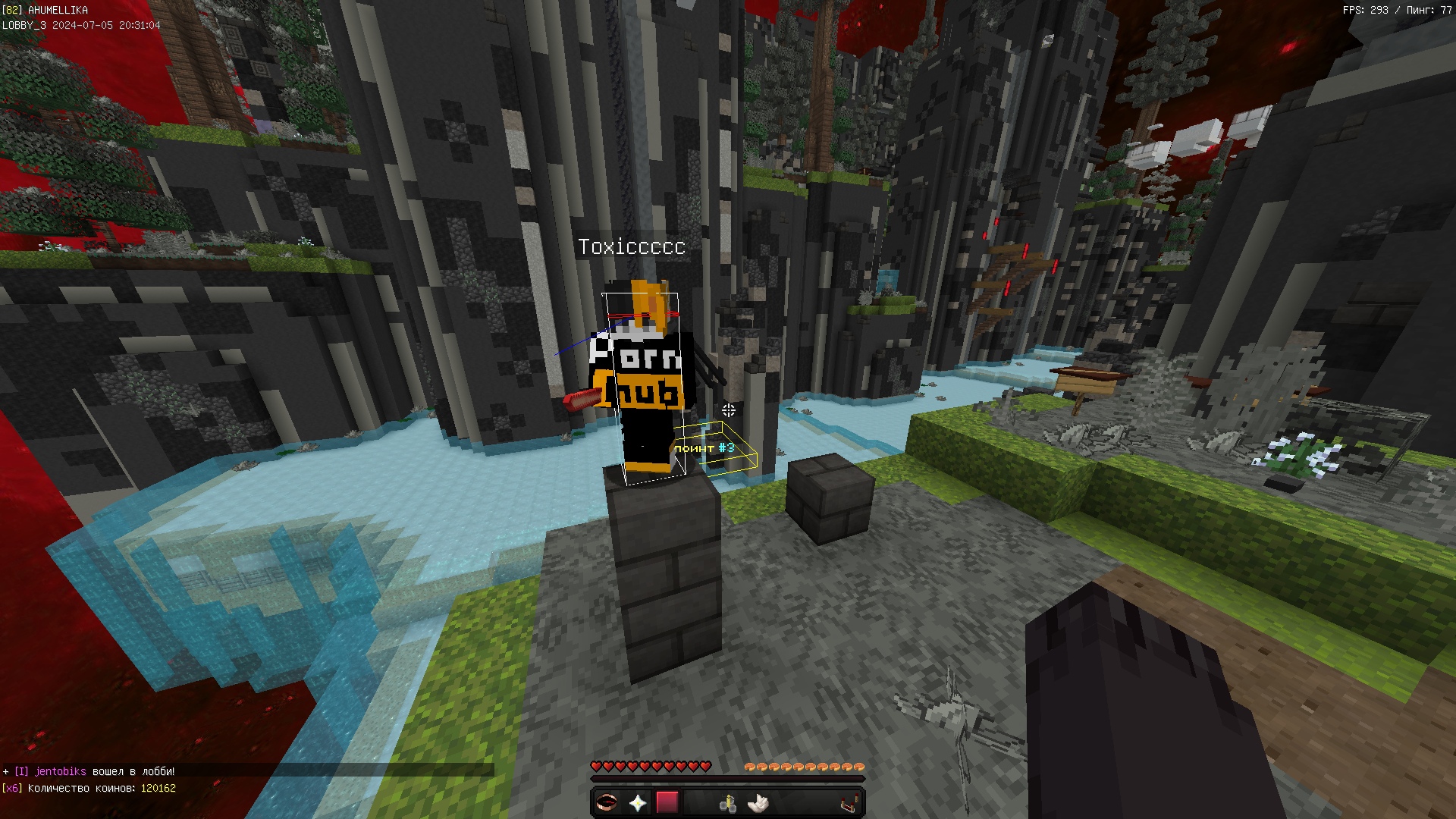This screenshot has height=819, width=1456.
Task: Click the jentobiks name in chat
Action: point(61,771)
